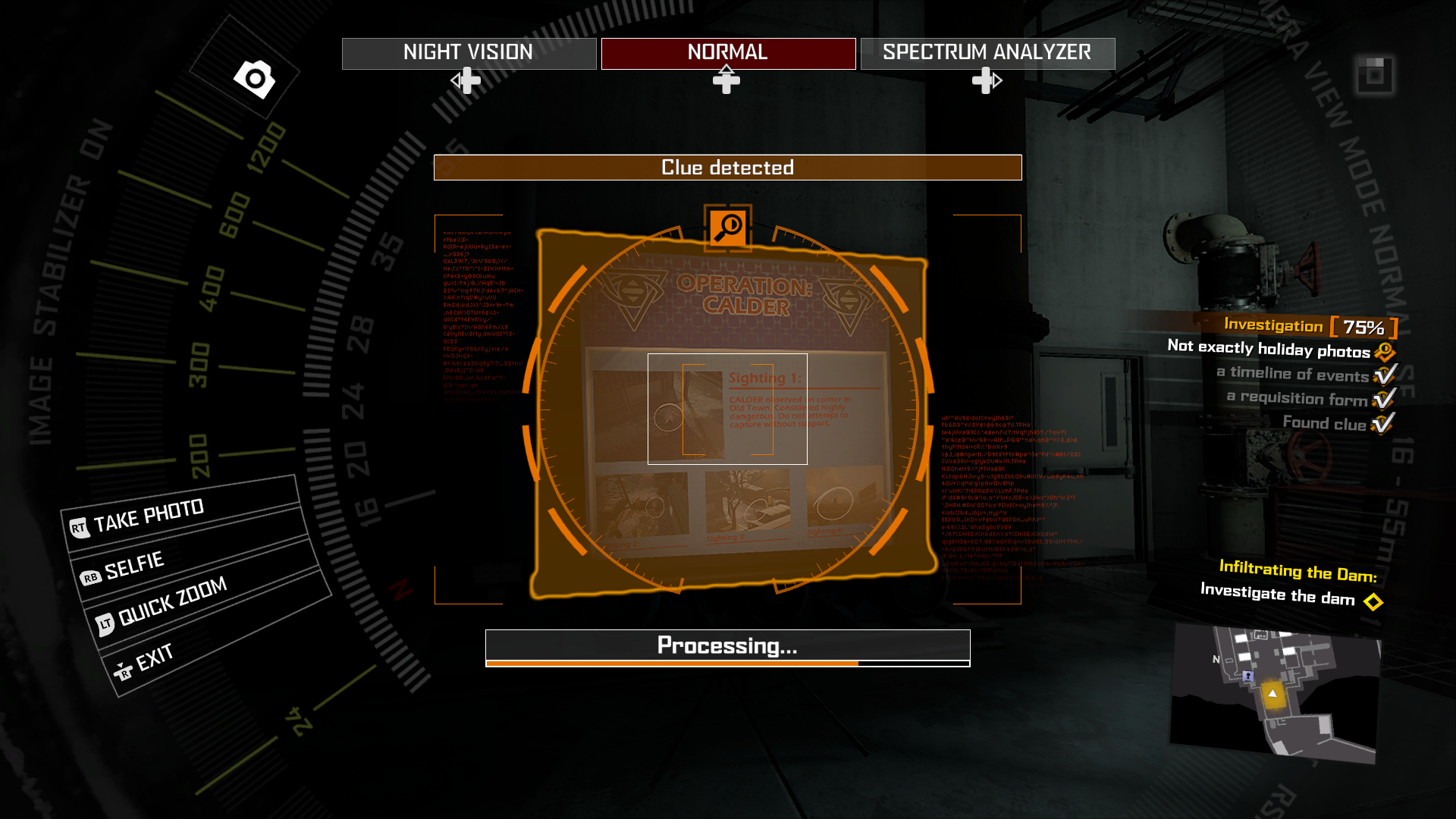Open the Investigation 75% tracker
Image resolution: width=1456 pixels, height=819 pixels.
coord(1310,326)
